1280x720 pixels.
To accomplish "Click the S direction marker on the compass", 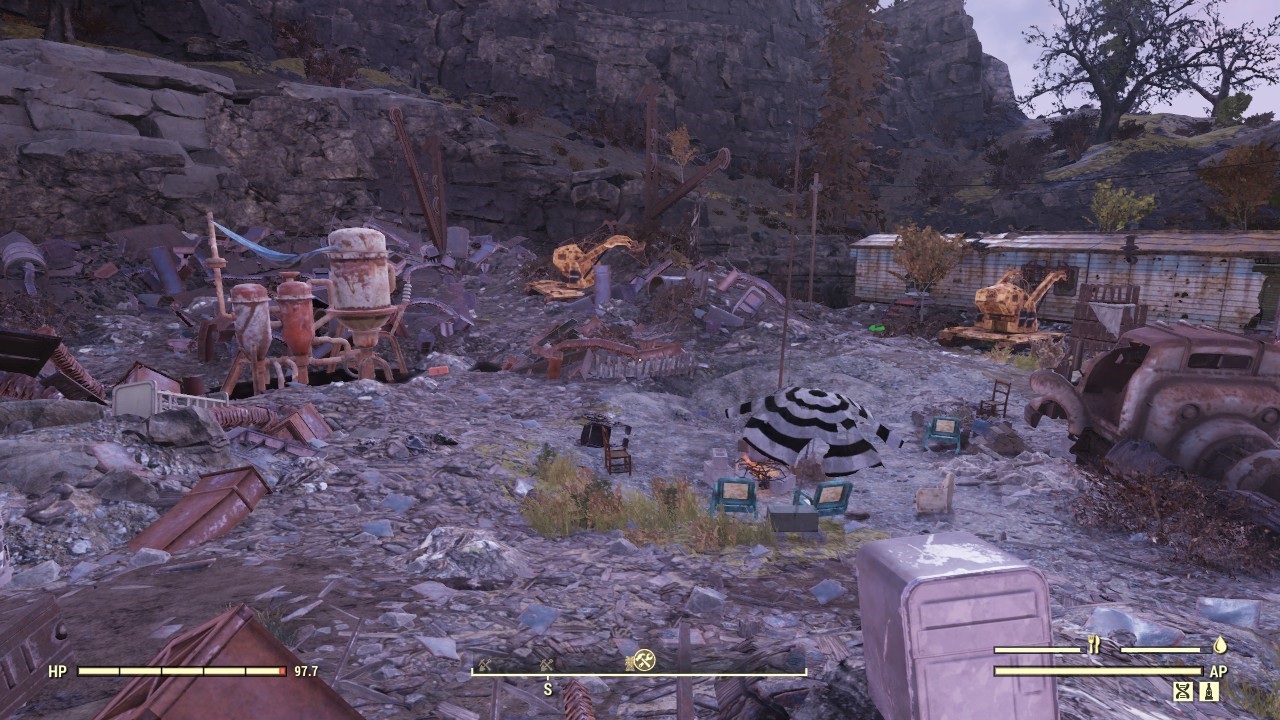I will [549, 688].
